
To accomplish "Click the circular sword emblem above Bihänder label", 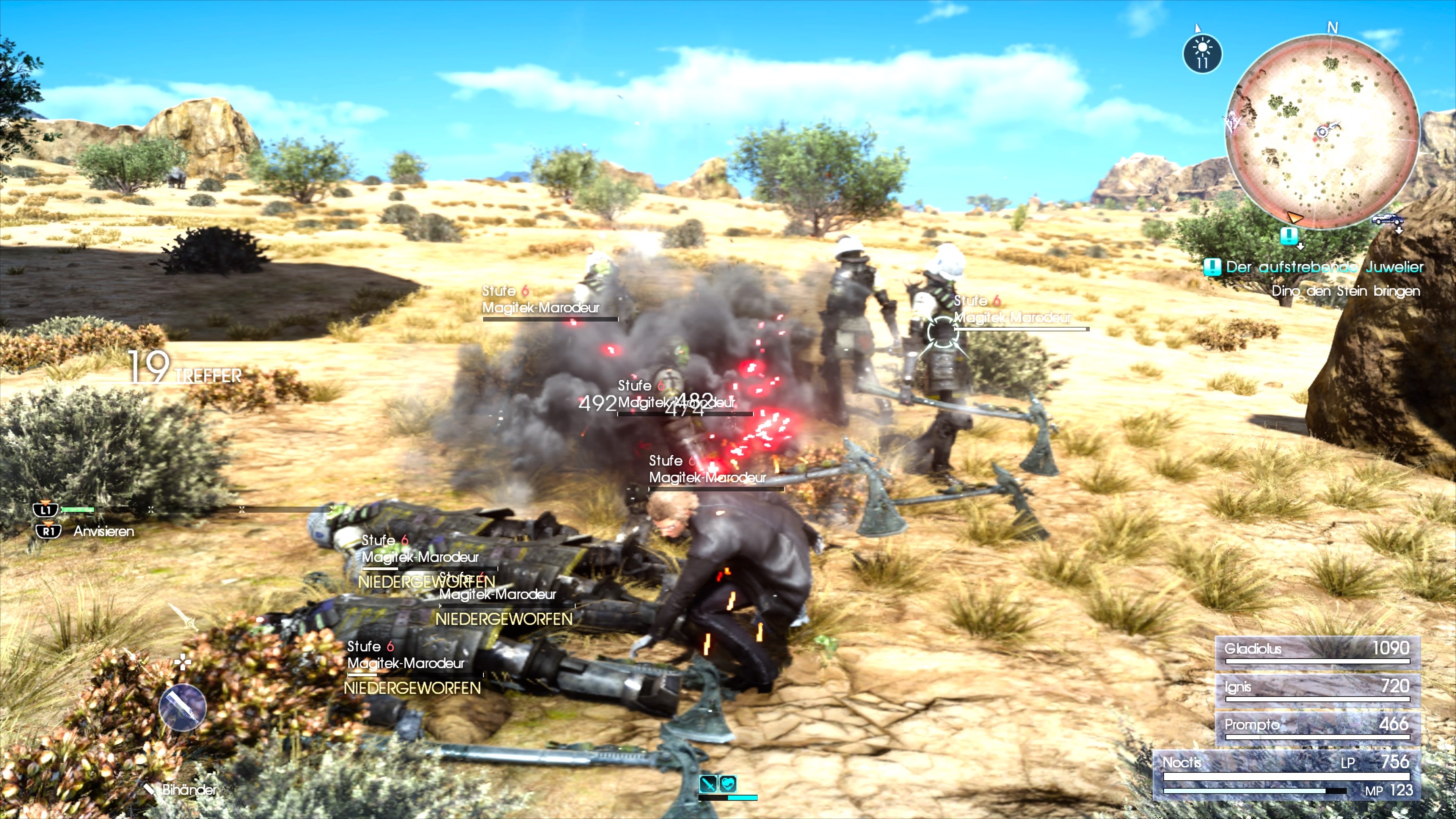I will click(x=182, y=708).
